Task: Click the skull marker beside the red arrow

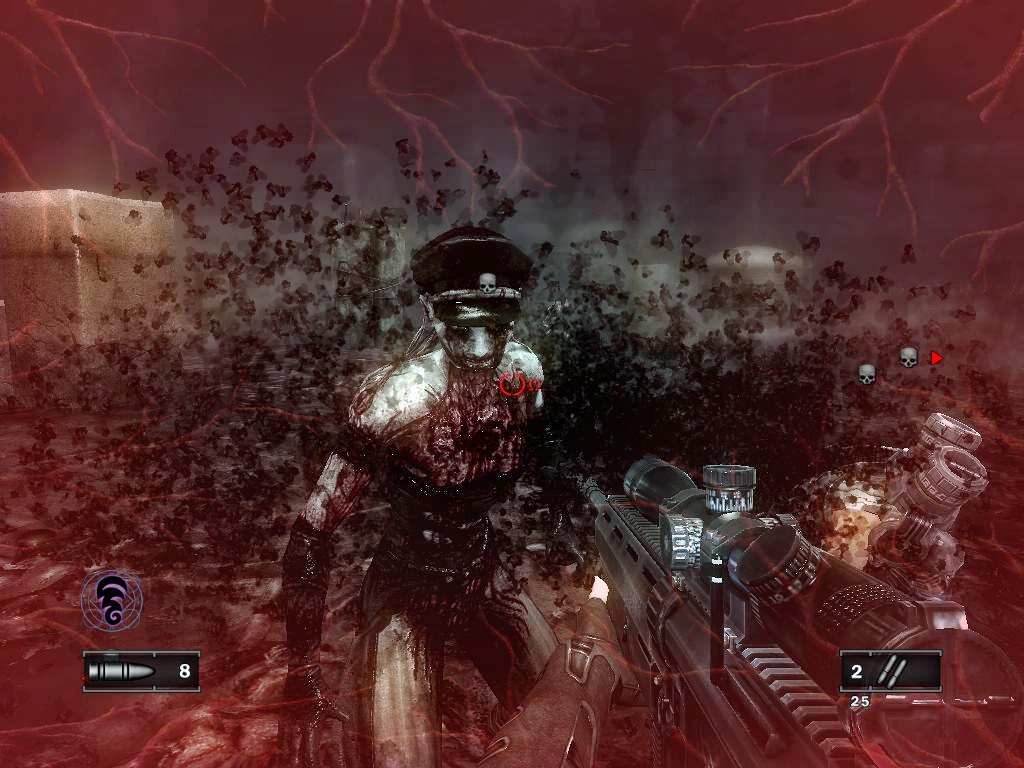Action: coord(908,357)
